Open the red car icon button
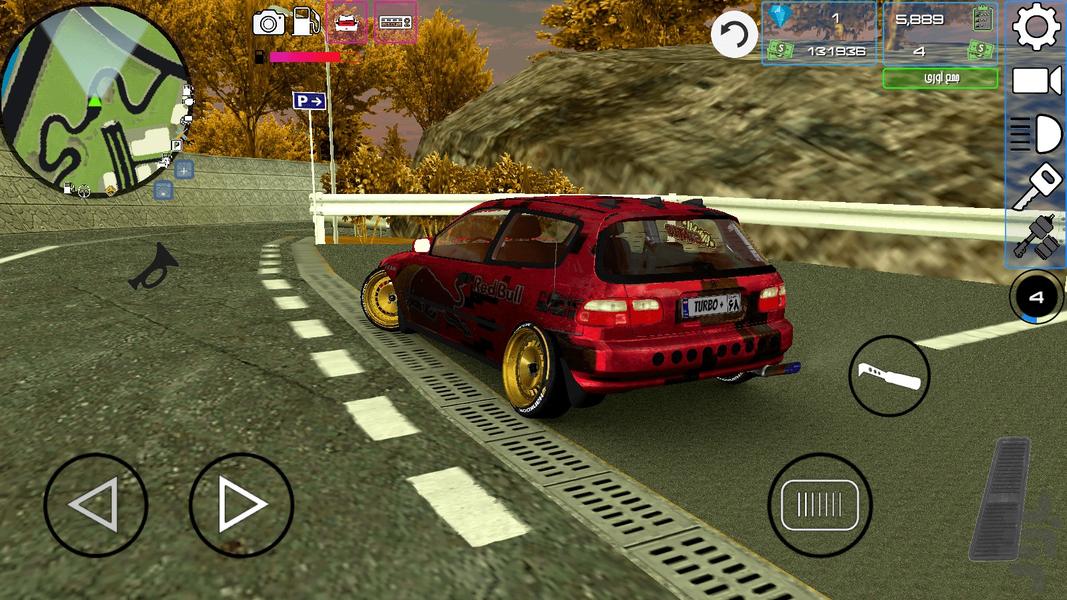Viewport: 1067px width, 600px height. (347, 22)
